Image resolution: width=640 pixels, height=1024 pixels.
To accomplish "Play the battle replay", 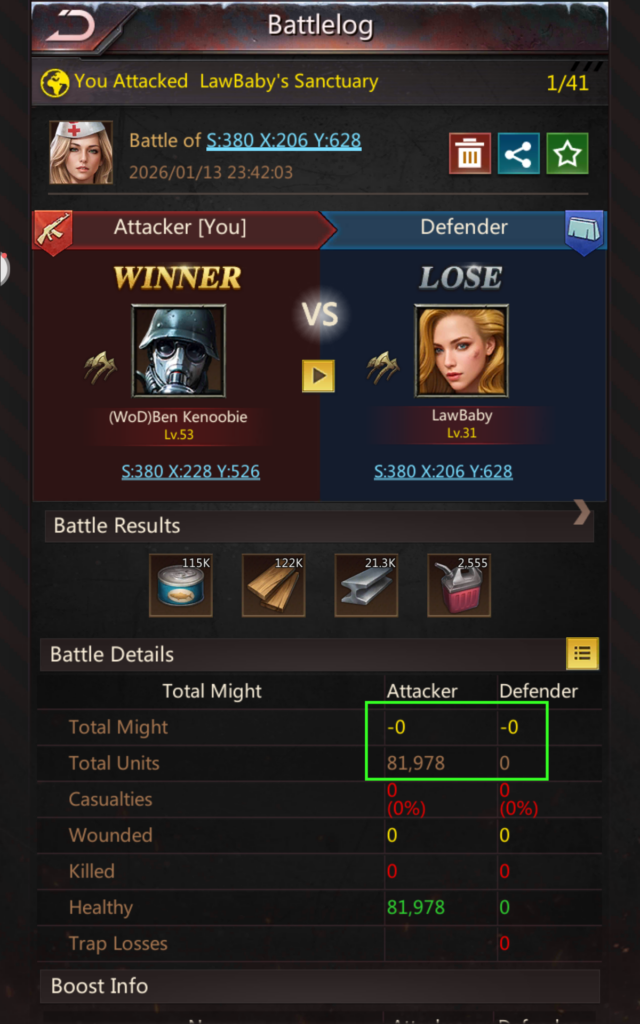I will pyautogui.click(x=318, y=376).
